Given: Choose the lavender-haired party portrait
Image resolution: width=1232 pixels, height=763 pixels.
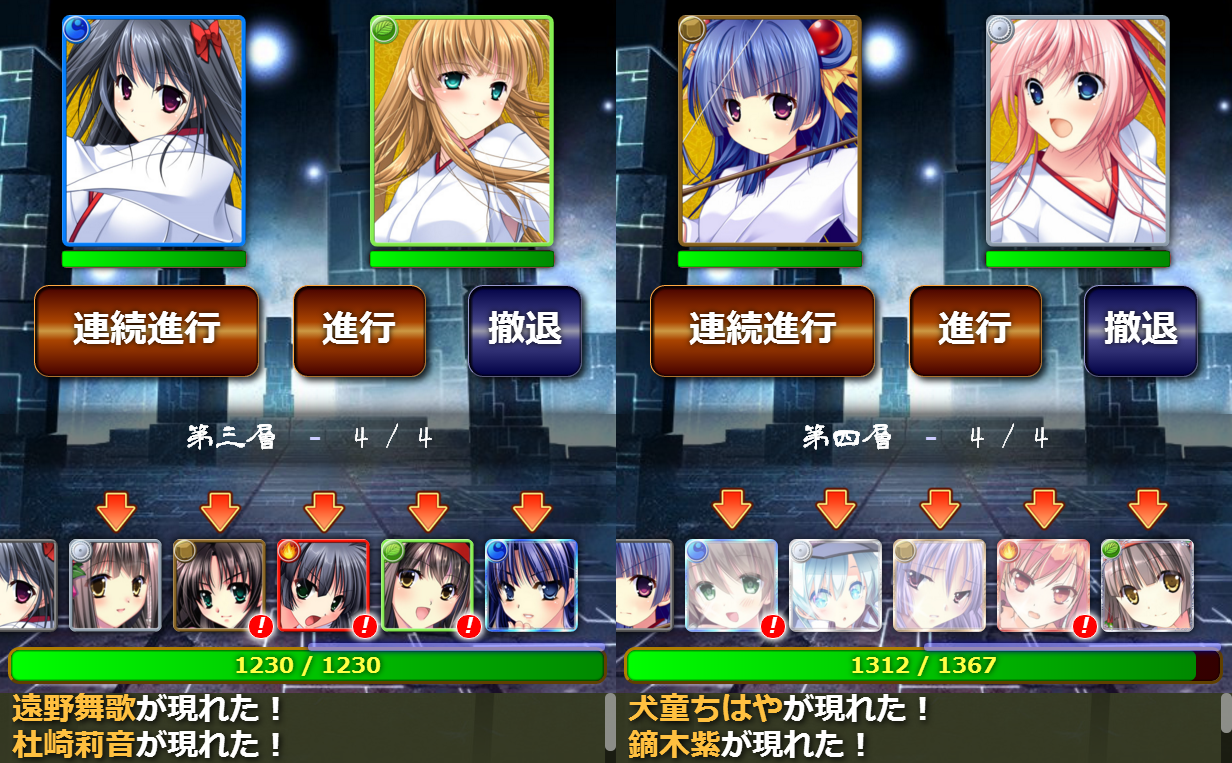Looking at the screenshot, I should (939, 586).
